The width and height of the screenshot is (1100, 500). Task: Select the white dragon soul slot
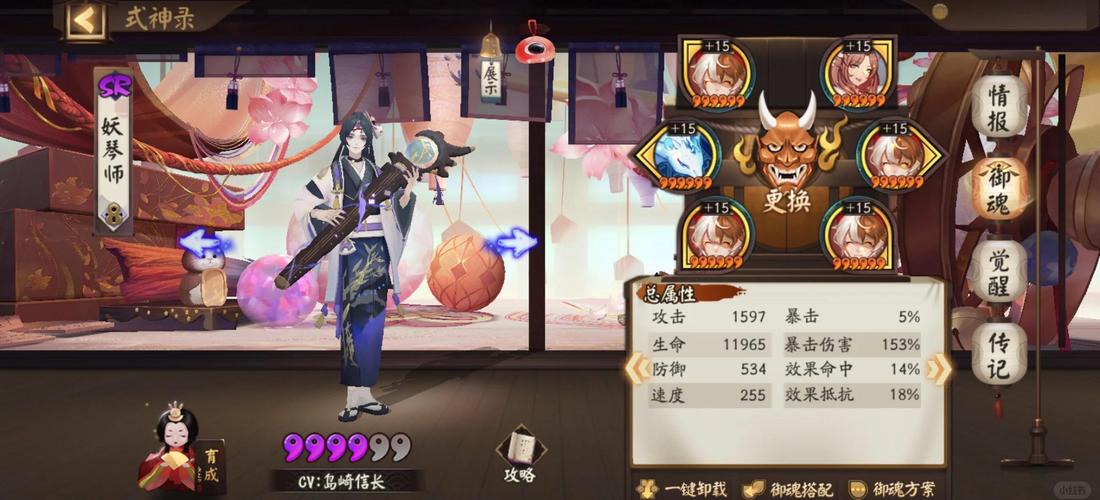pos(675,158)
